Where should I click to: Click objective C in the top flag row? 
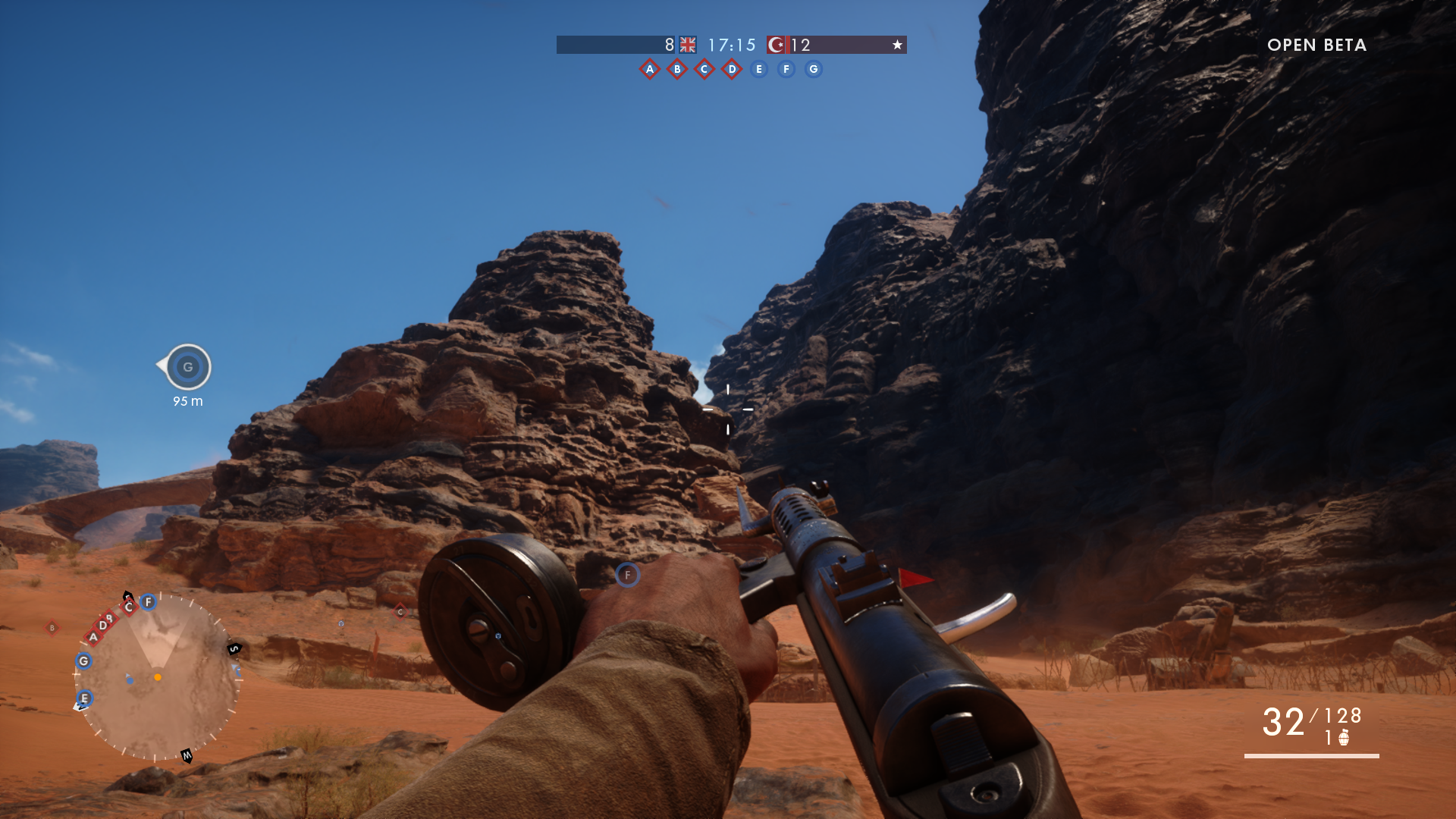click(704, 69)
